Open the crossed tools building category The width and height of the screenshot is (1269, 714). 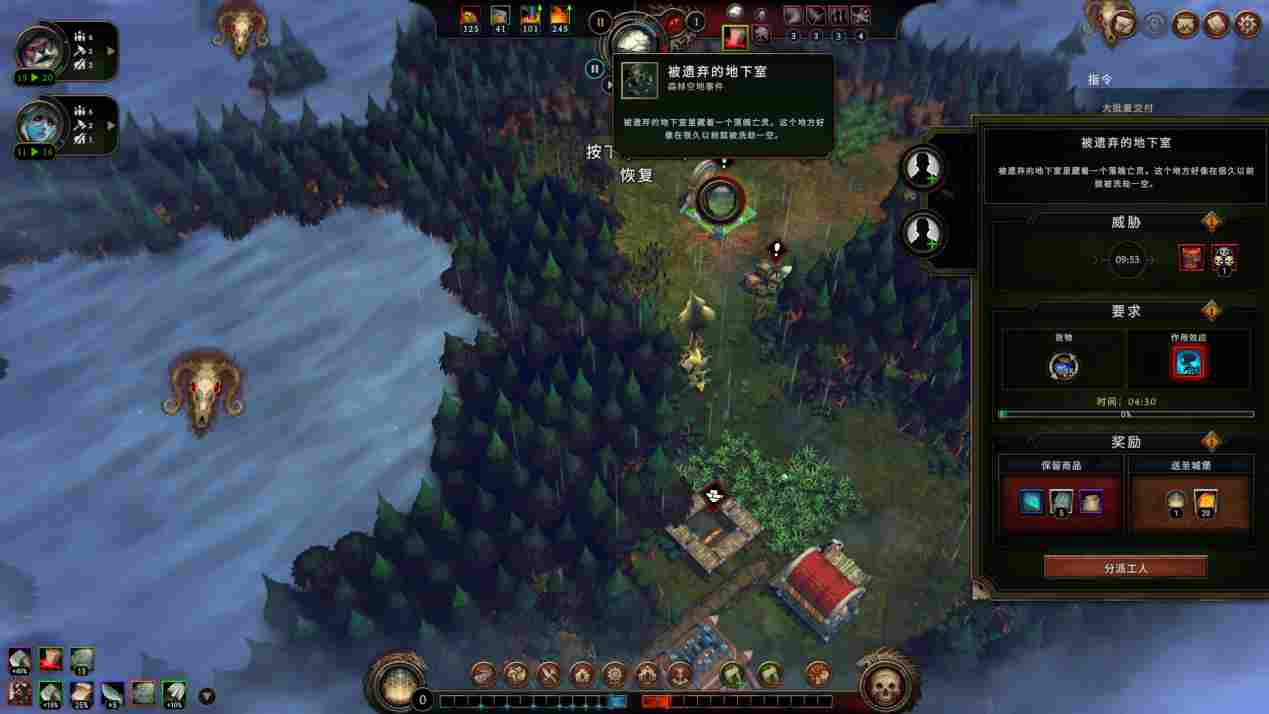tap(548, 674)
